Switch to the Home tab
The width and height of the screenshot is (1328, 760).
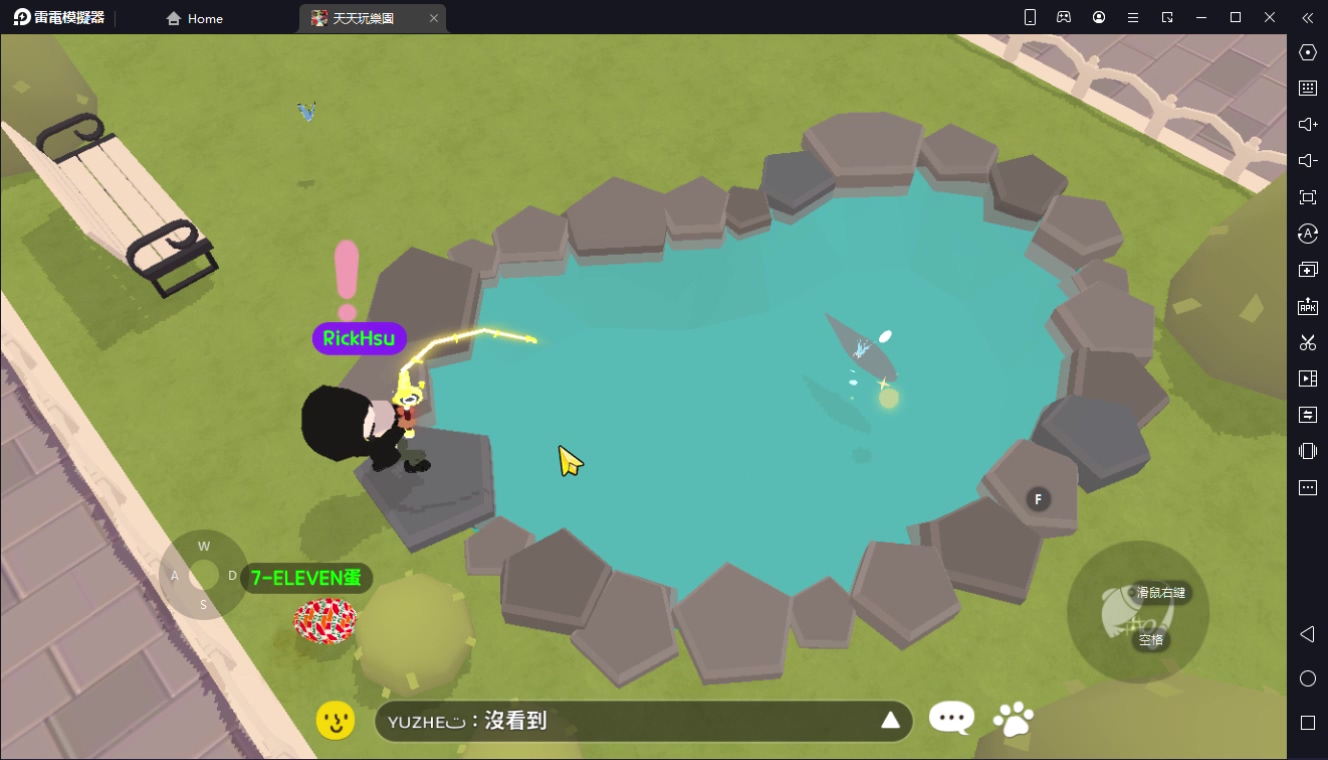tap(194, 18)
